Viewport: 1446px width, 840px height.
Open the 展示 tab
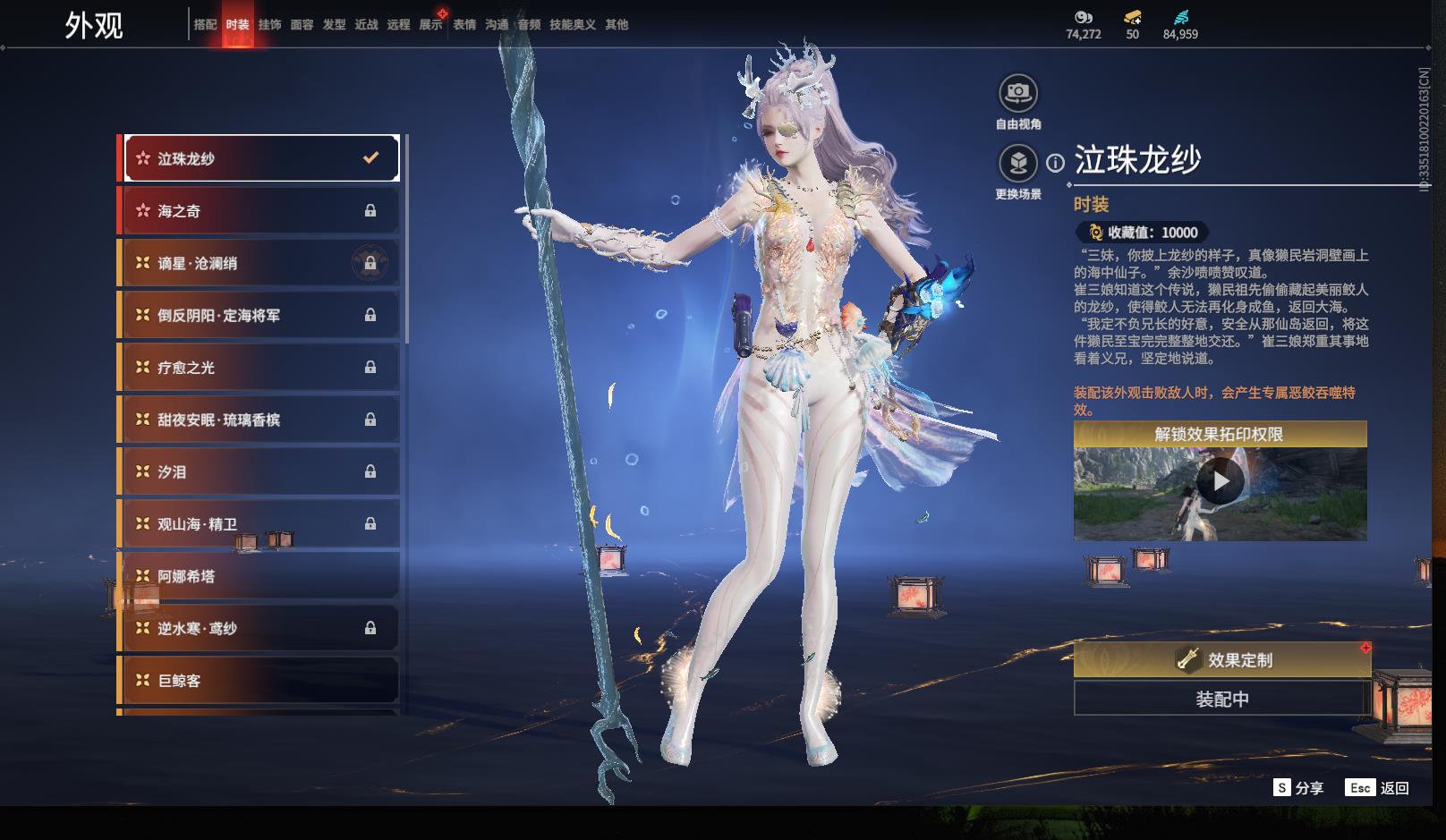(430, 25)
